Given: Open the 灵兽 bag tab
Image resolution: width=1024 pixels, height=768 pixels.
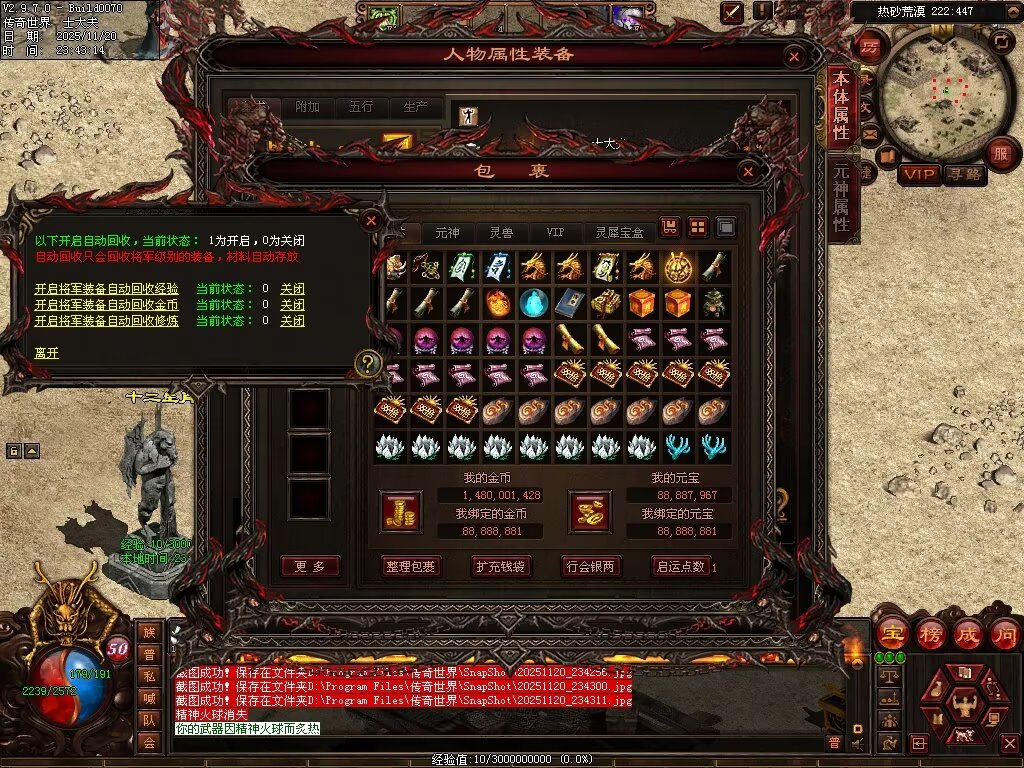Looking at the screenshot, I should tap(501, 232).
